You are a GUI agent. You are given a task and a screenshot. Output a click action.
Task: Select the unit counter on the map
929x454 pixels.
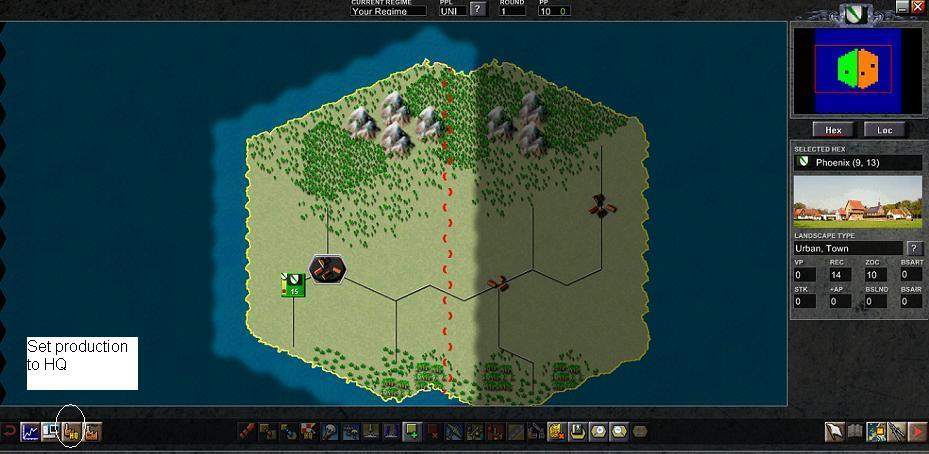point(293,285)
